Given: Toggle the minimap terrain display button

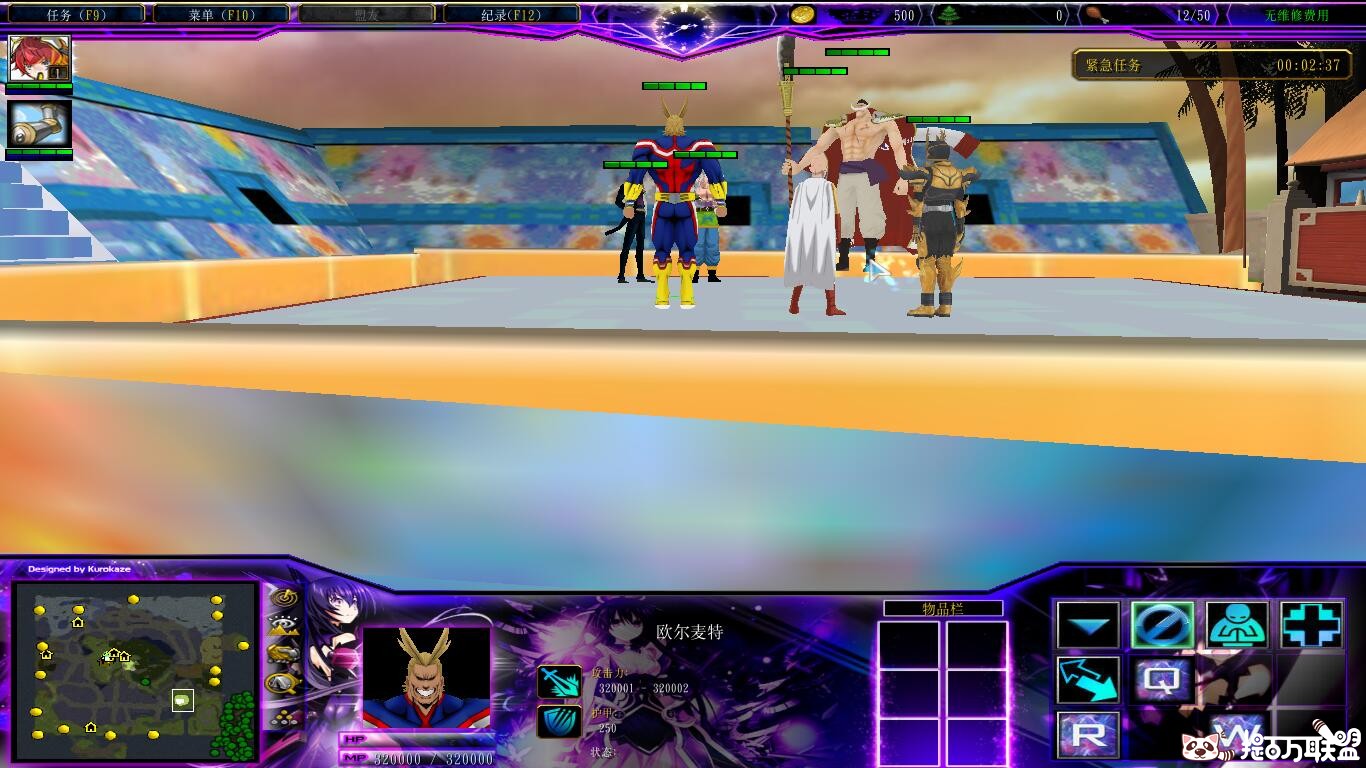Looking at the screenshot, I should pos(284,626).
